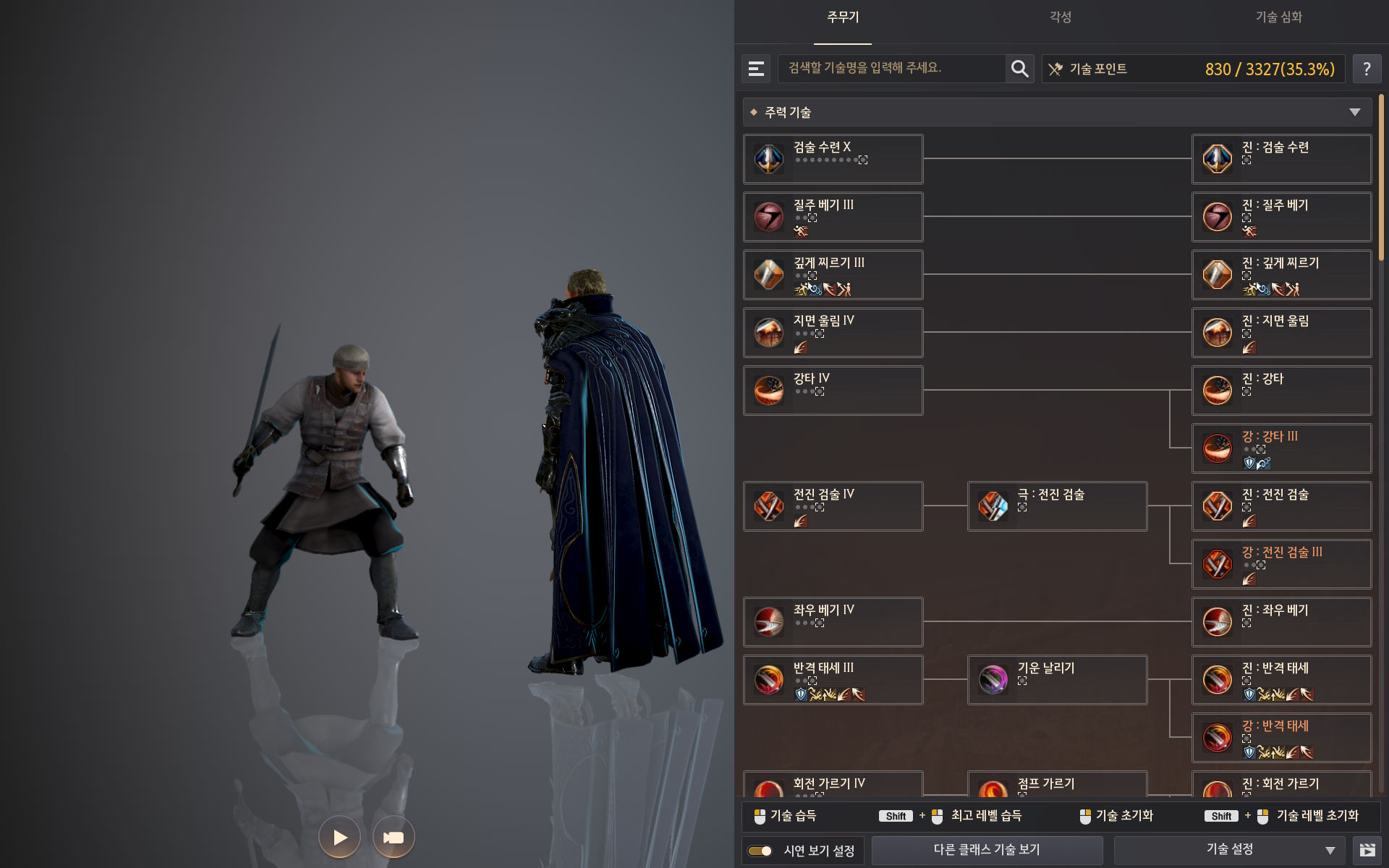Select the 강 : 강타 III skill icon
The height and width of the screenshot is (868, 1389).
tap(1218, 448)
